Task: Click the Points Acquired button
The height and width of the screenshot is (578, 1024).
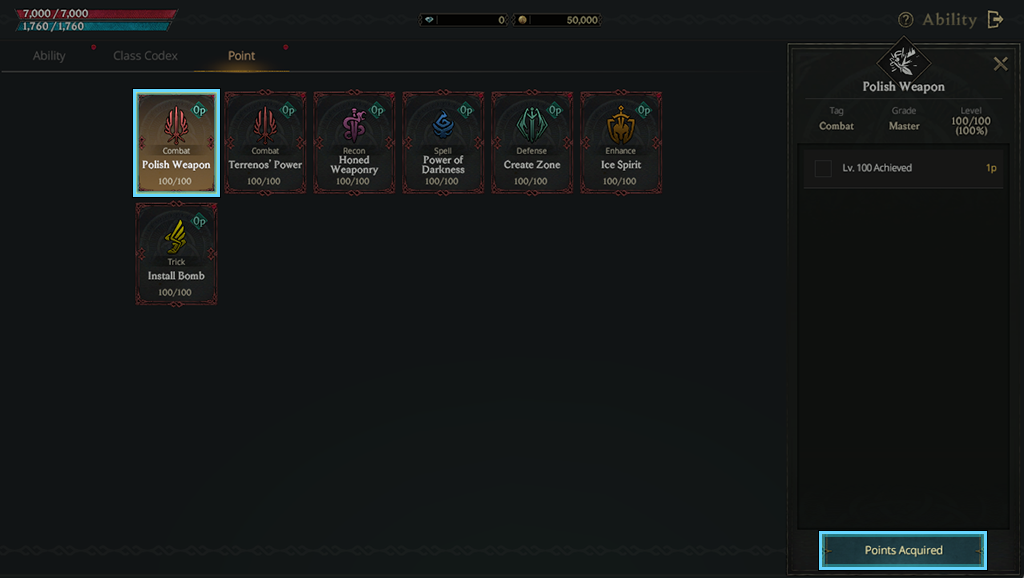Action: (x=903, y=550)
